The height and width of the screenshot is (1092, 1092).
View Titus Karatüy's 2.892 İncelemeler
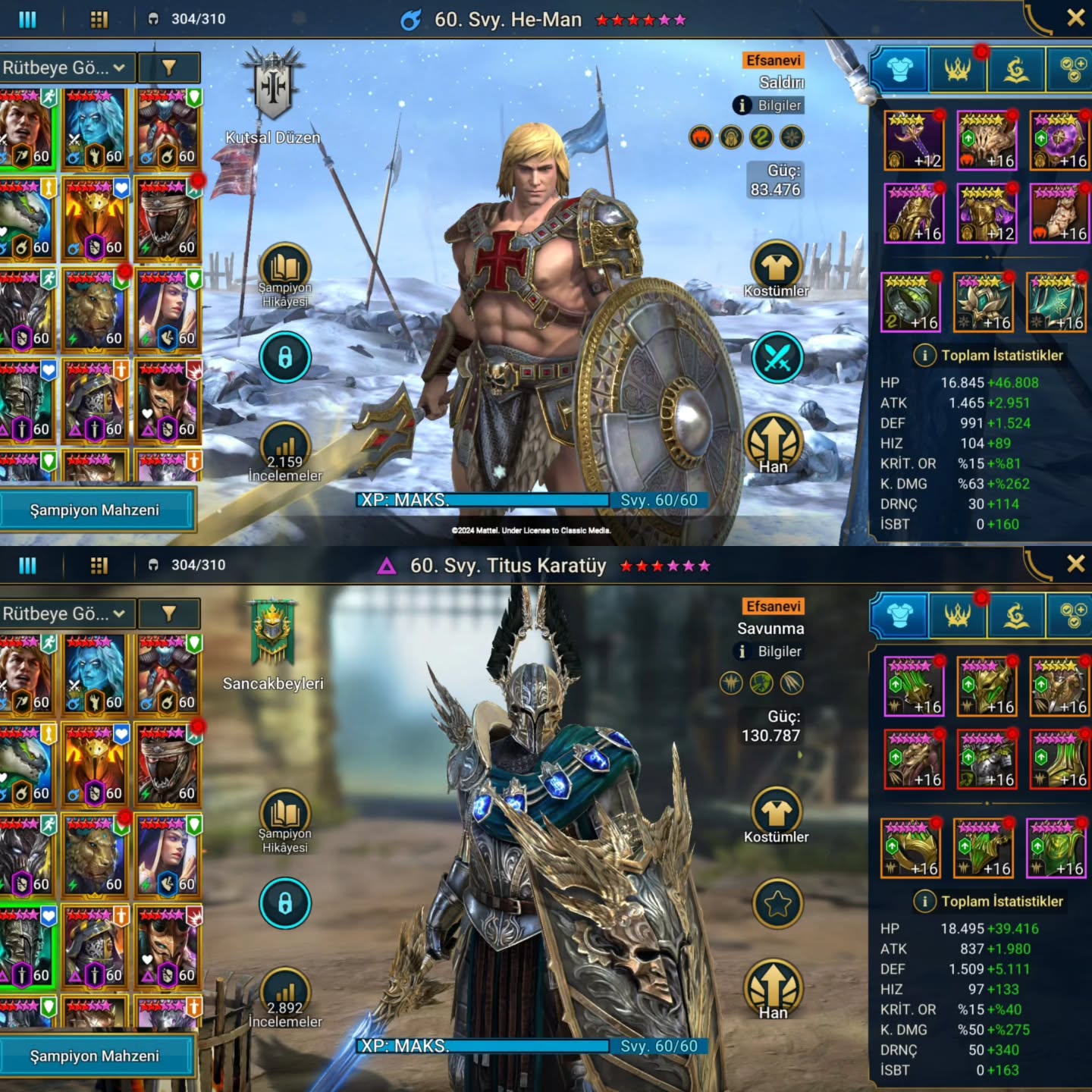[285, 998]
